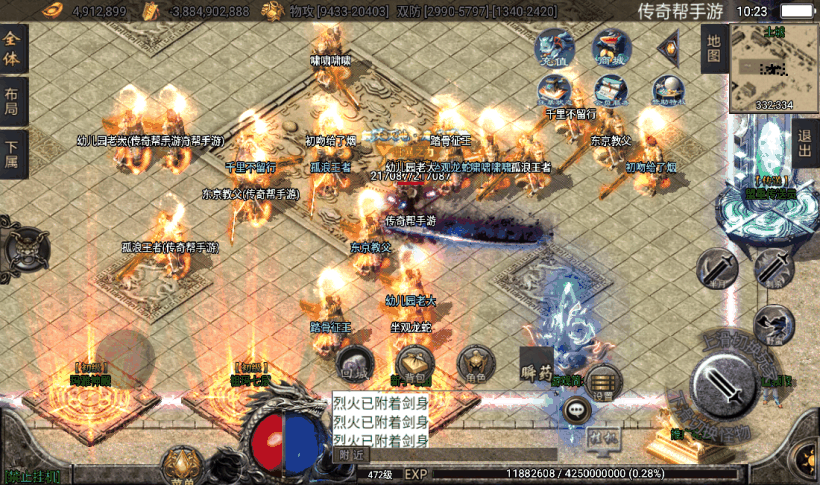Open the 地图 map button
Screen dimensions: 820x485
[712, 49]
